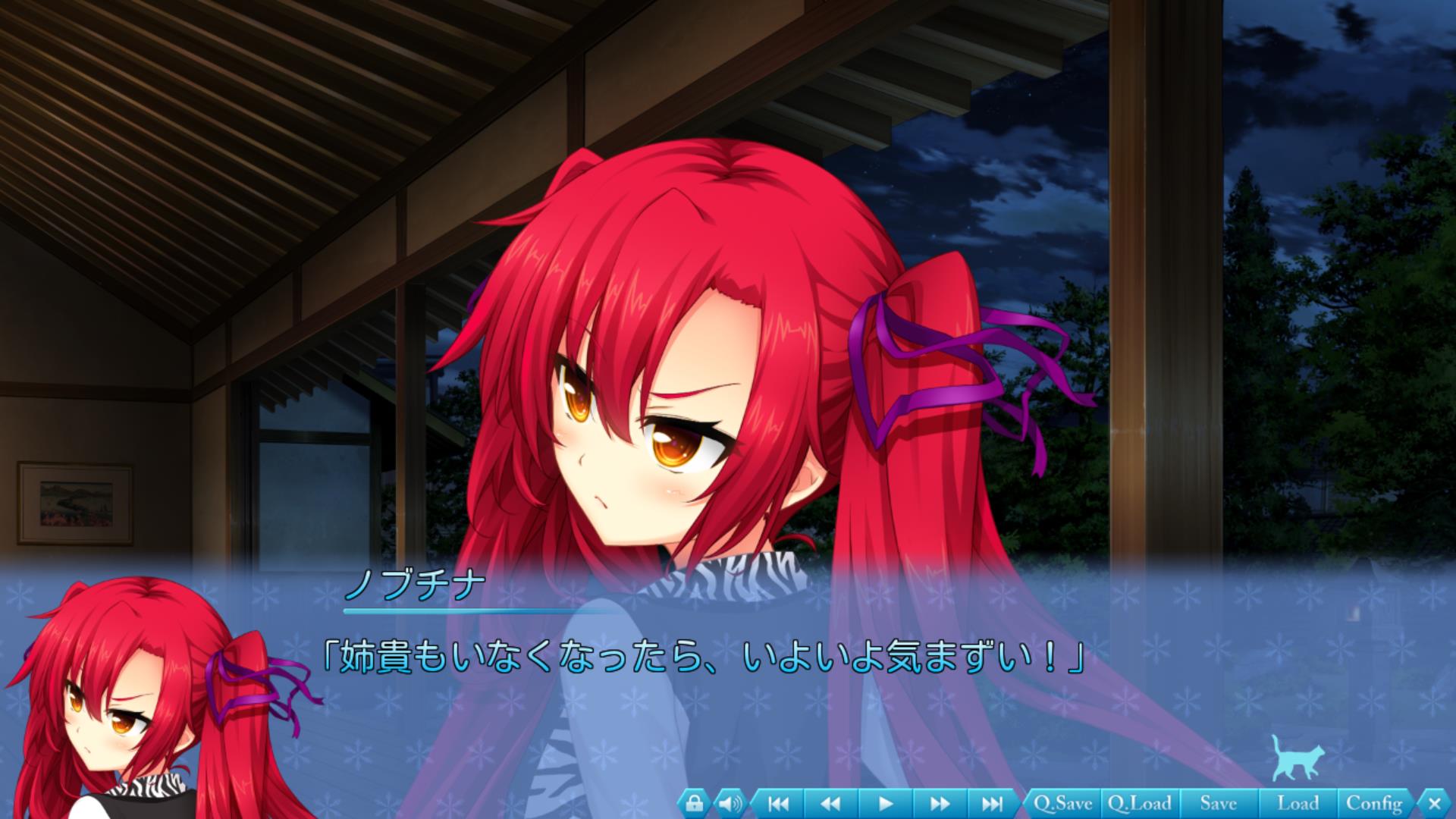Start auto-play with the play arrow
This screenshot has height=819, width=1456.
[885, 802]
